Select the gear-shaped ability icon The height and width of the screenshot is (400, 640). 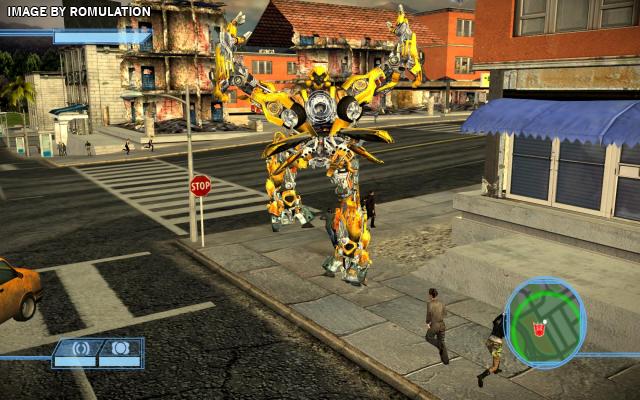coord(119,349)
